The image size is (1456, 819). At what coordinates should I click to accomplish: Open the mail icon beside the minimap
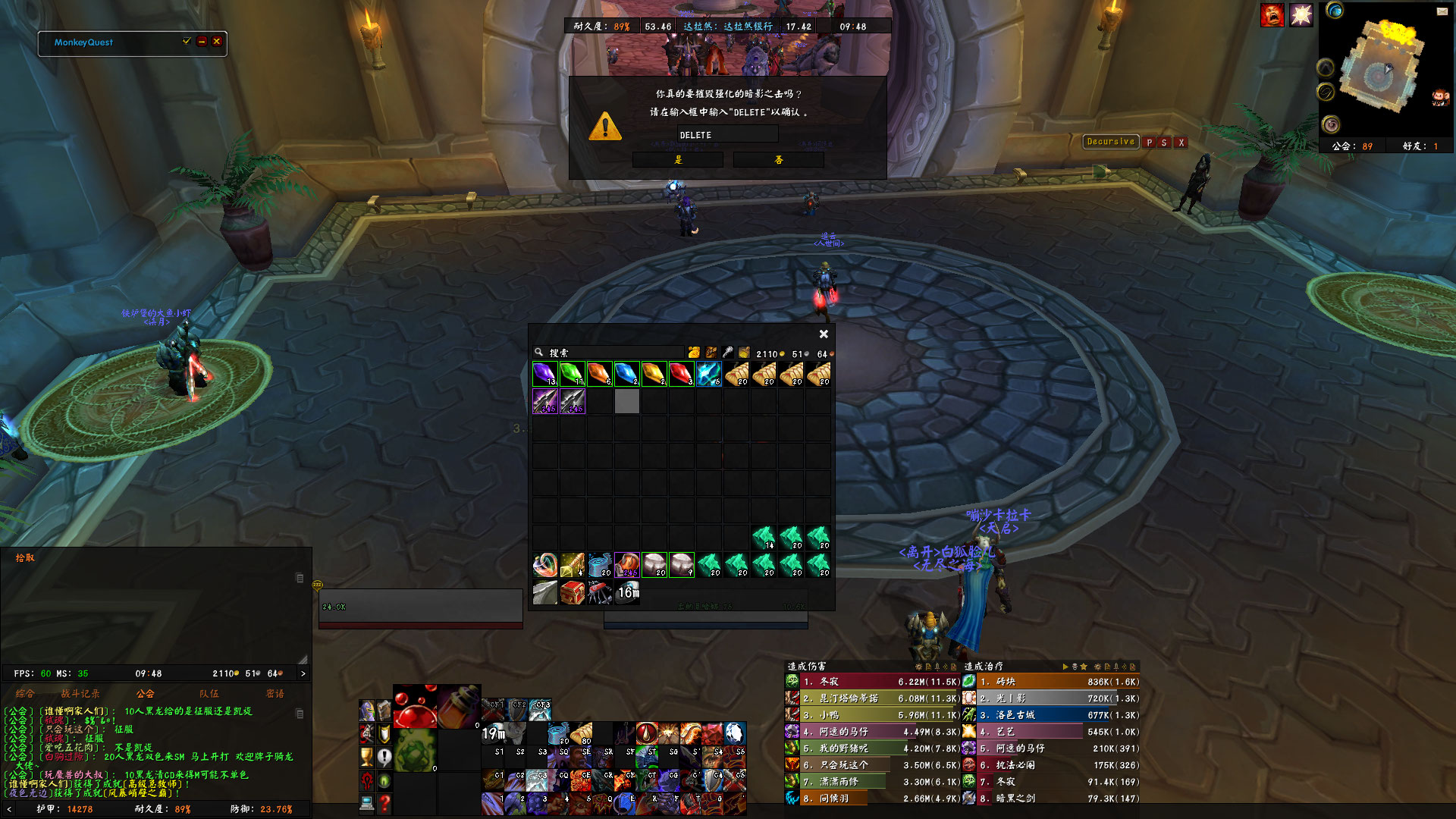click(1442, 12)
